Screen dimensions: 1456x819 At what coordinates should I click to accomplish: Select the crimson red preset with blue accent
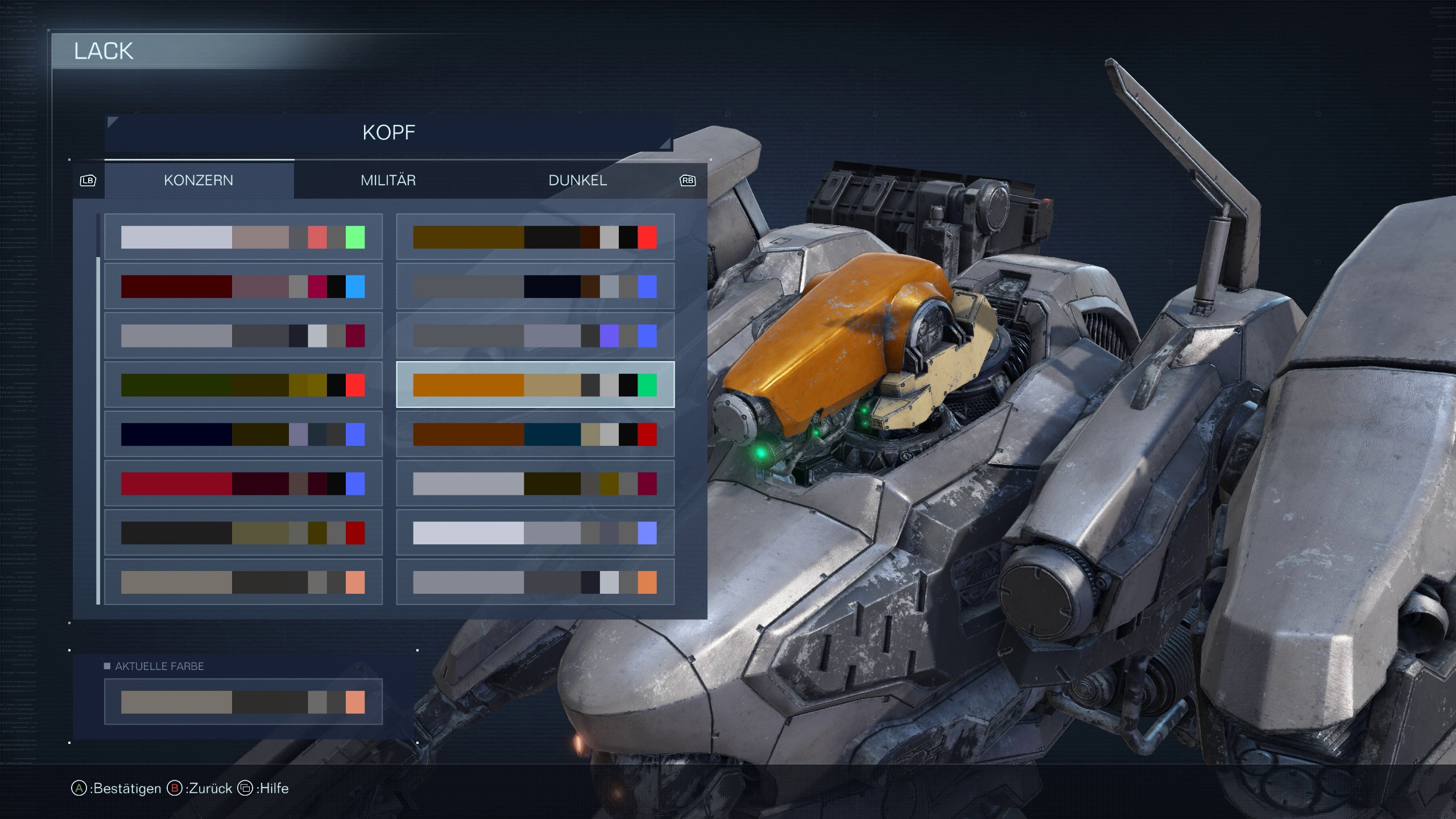[243, 484]
